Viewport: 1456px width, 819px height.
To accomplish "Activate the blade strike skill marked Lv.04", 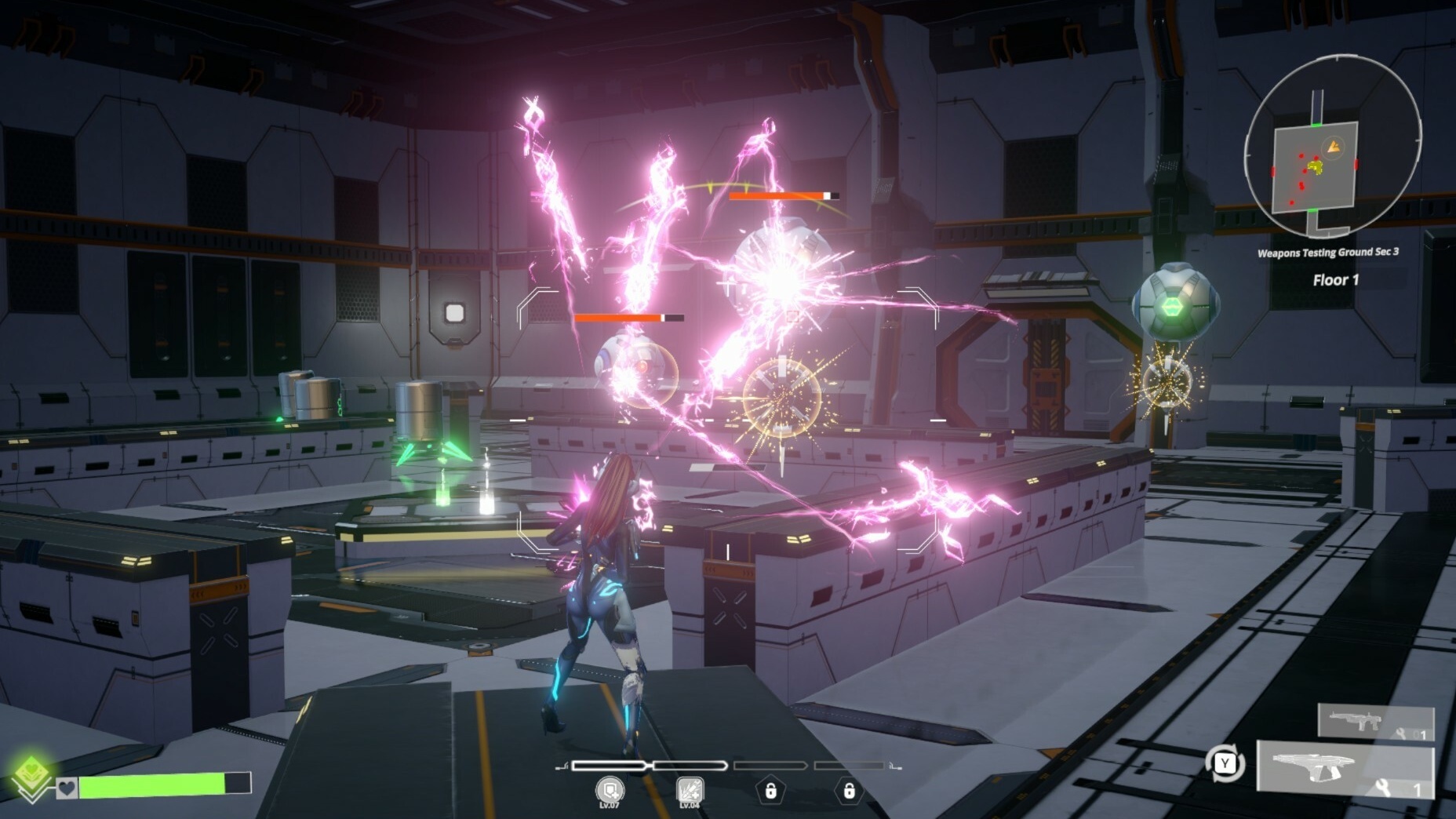I will pyautogui.click(x=689, y=789).
